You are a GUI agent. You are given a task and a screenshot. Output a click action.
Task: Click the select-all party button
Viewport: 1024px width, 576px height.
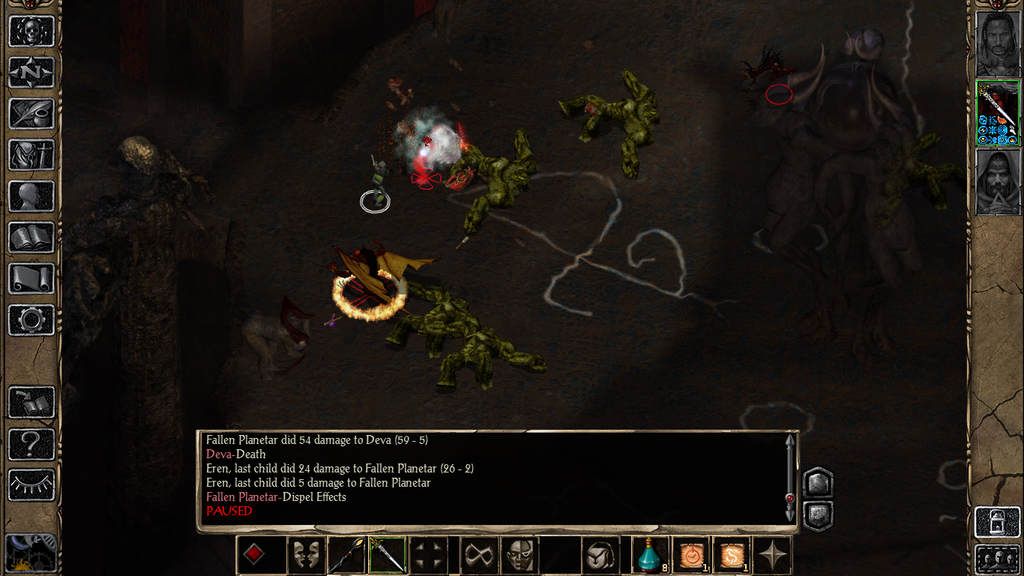997,557
